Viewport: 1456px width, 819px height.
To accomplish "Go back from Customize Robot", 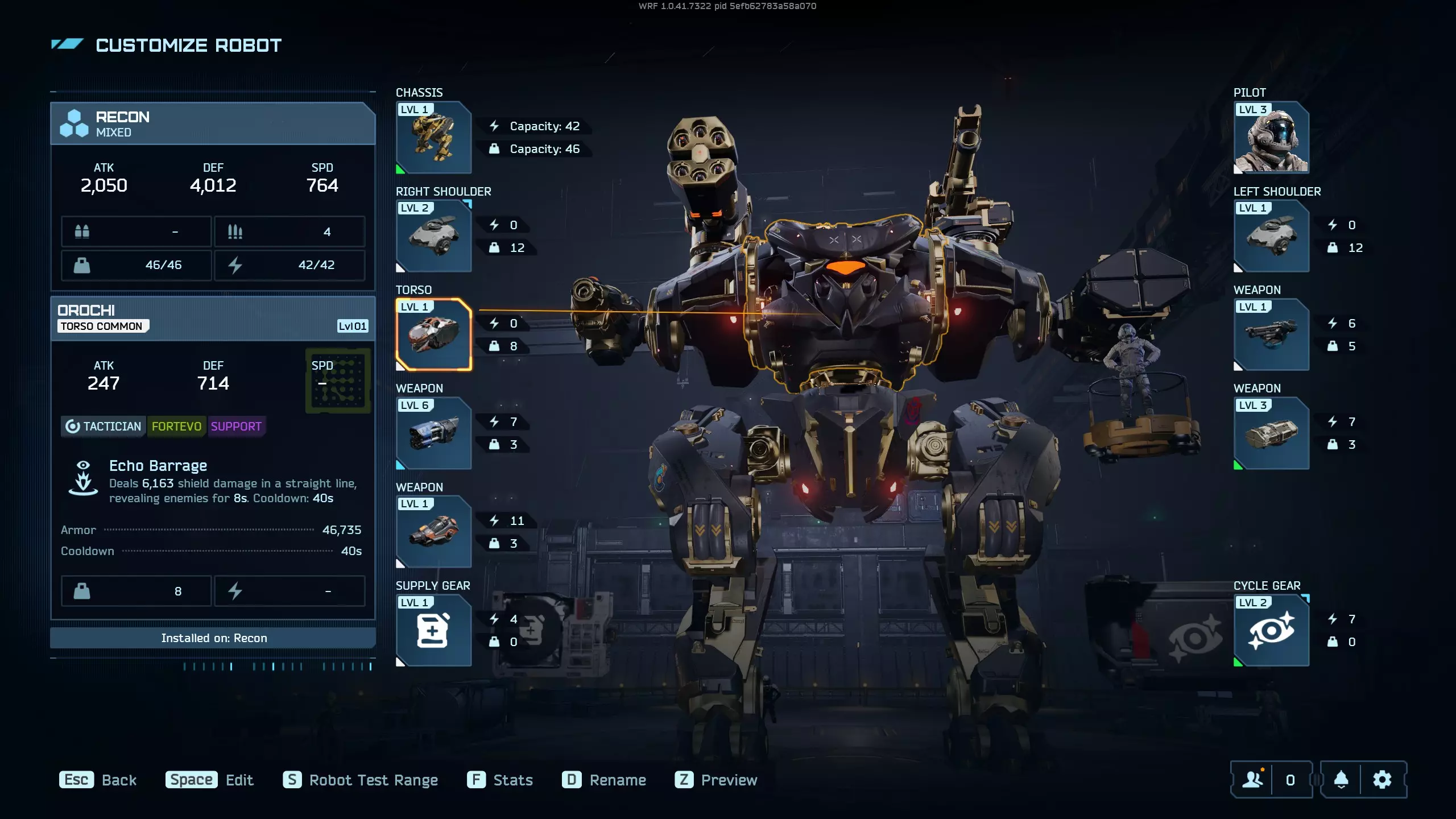I will (x=98, y=780).
